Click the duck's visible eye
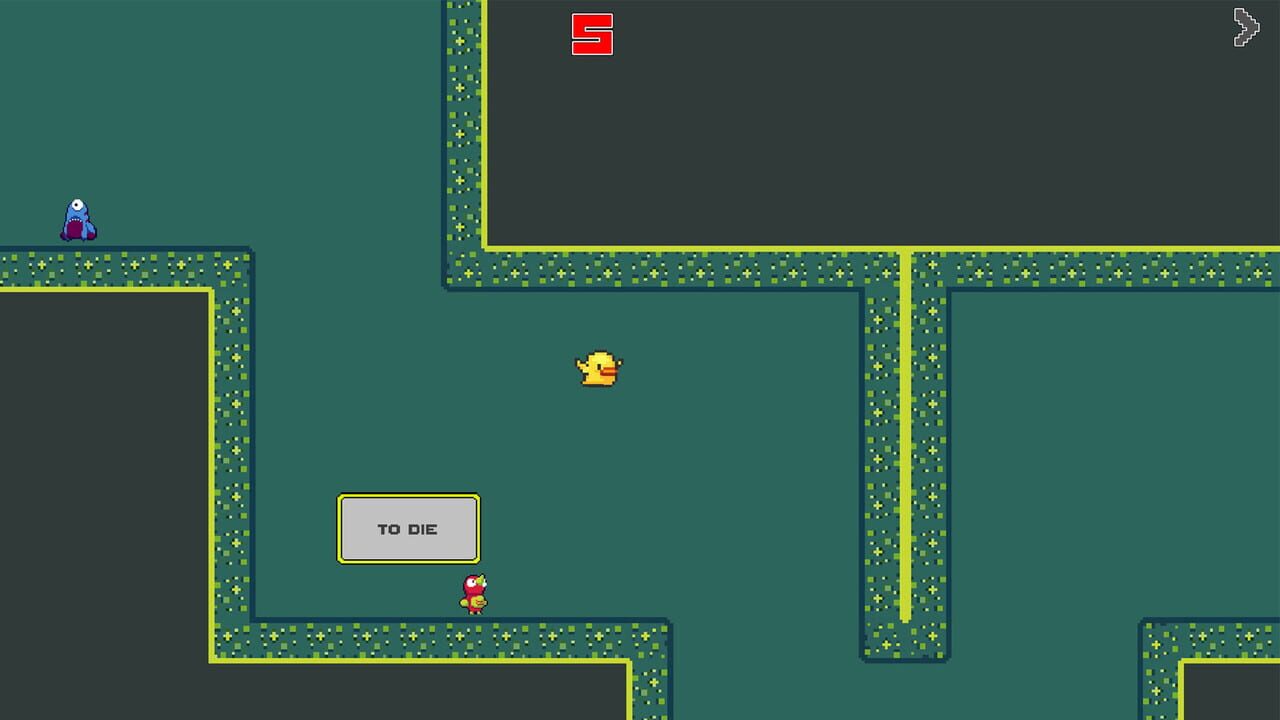The image size is (1280, 720). [x=598, y=366]
